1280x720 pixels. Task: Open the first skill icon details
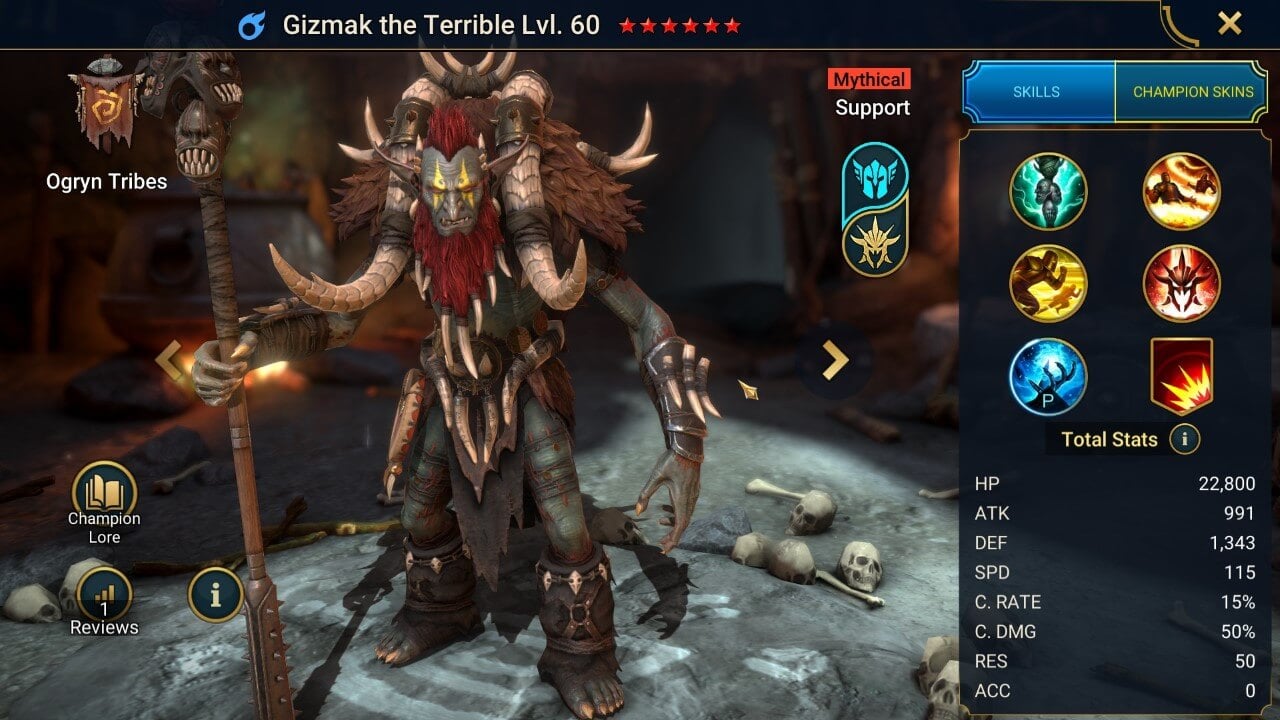tap(1049, 190)
